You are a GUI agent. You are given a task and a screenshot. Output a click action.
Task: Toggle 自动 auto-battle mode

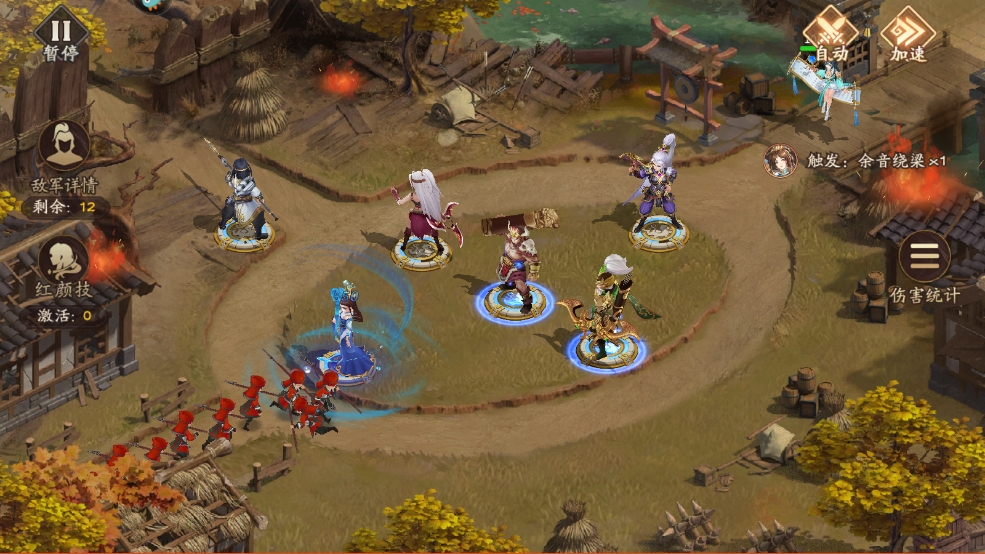point(831,31)
